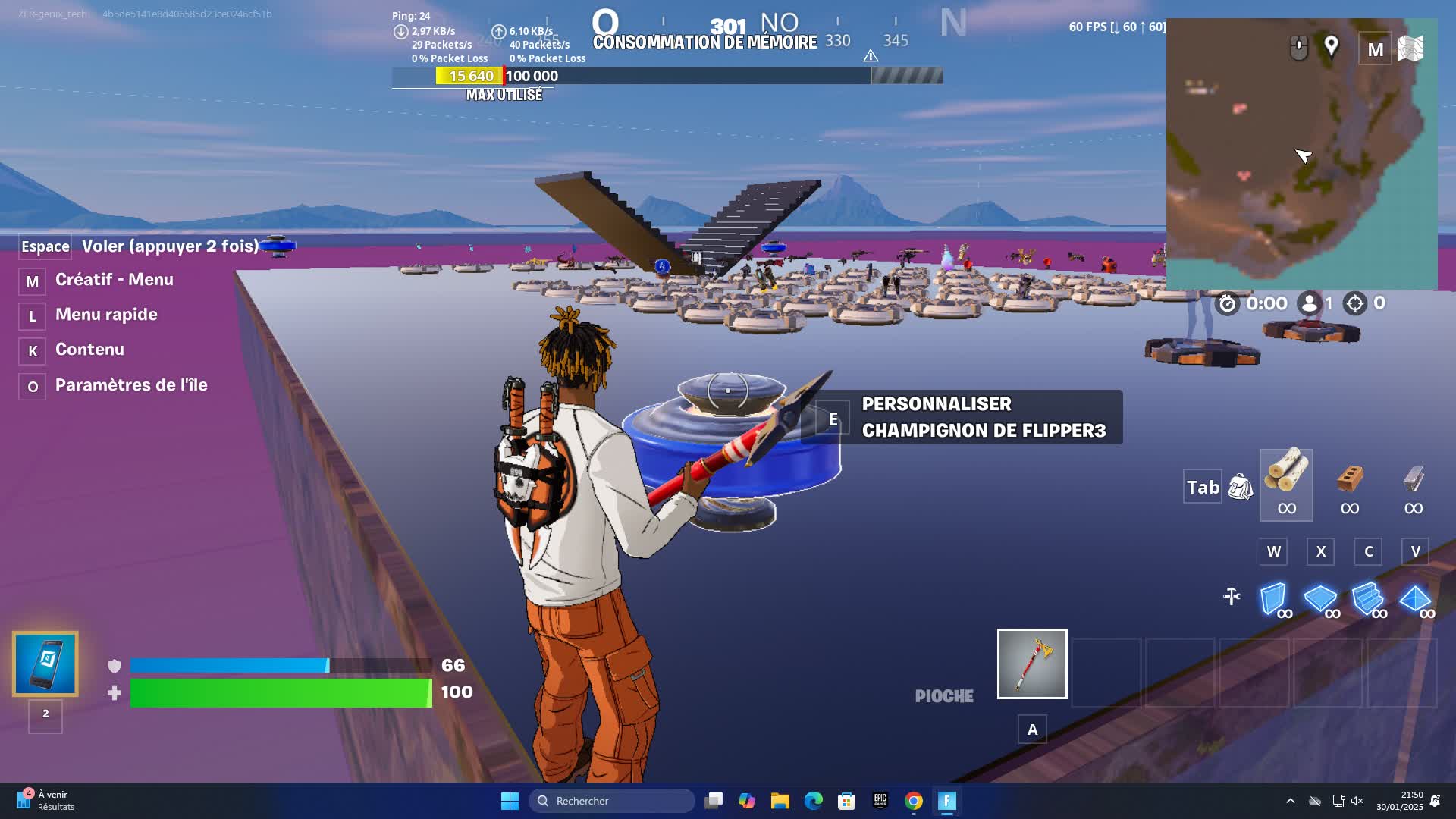Click the place marker pin icon above the minimap
This screenshot has width=1456, height=819.
[1330, 46]
